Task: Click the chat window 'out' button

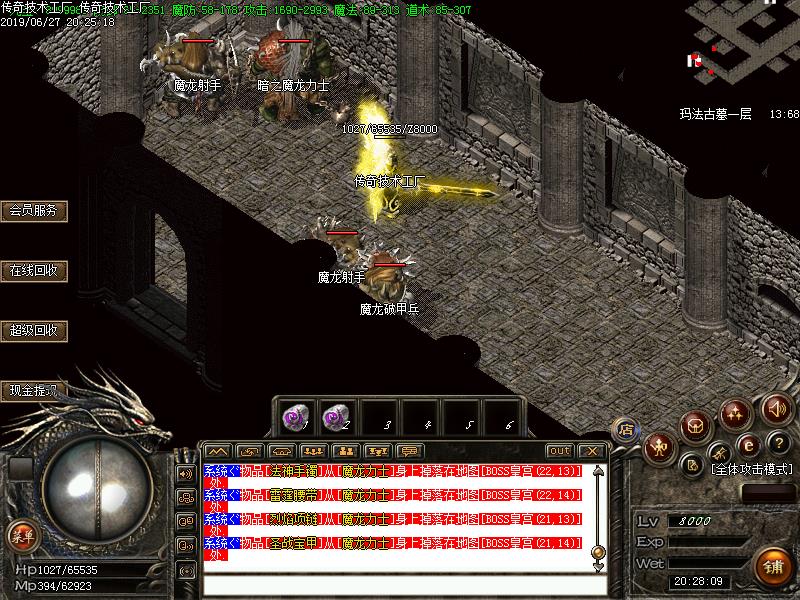Action: (x=560, y=451)
